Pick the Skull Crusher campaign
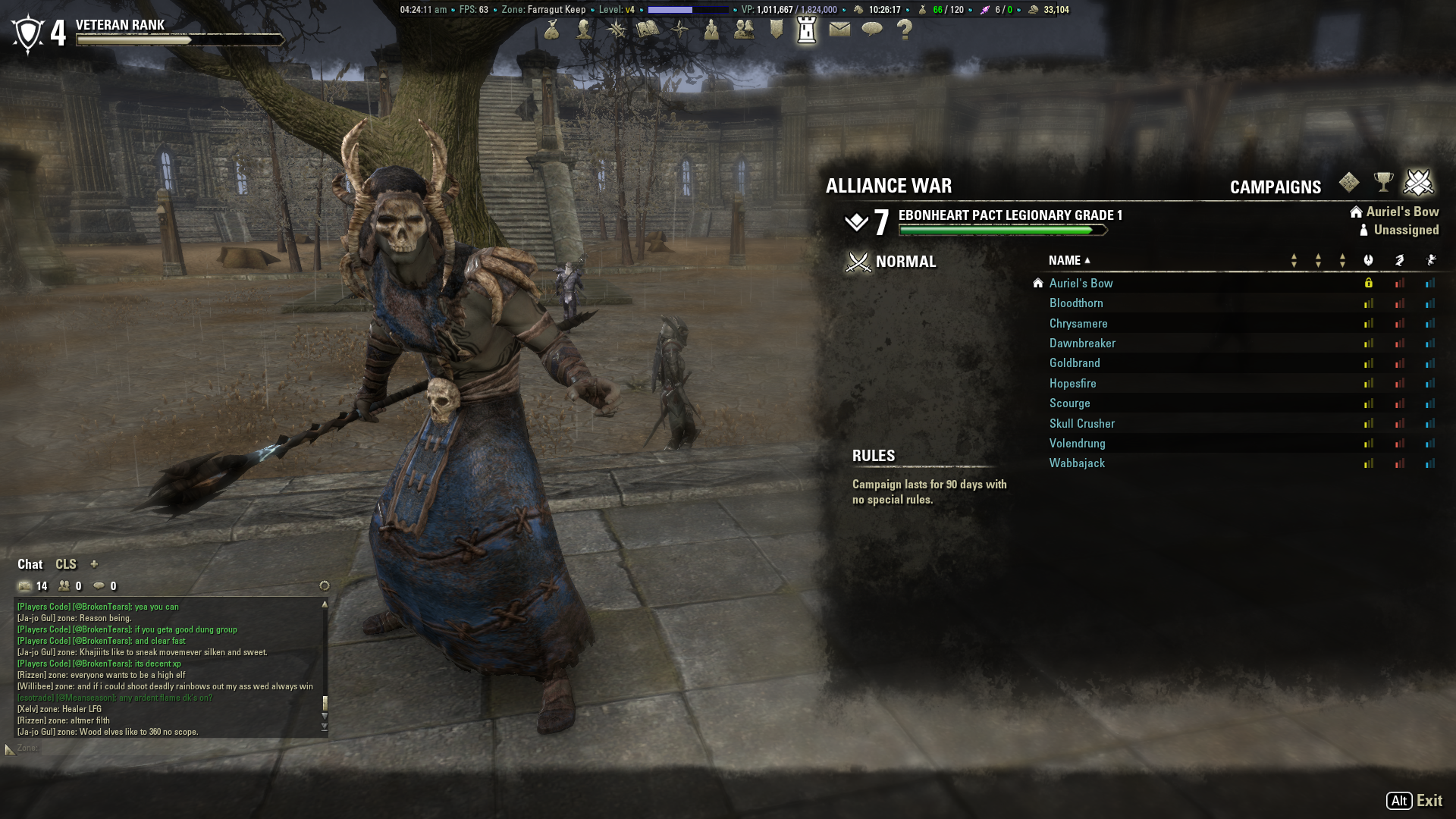Viewport: 1456px width, 819px height. tap(1081, 424)
